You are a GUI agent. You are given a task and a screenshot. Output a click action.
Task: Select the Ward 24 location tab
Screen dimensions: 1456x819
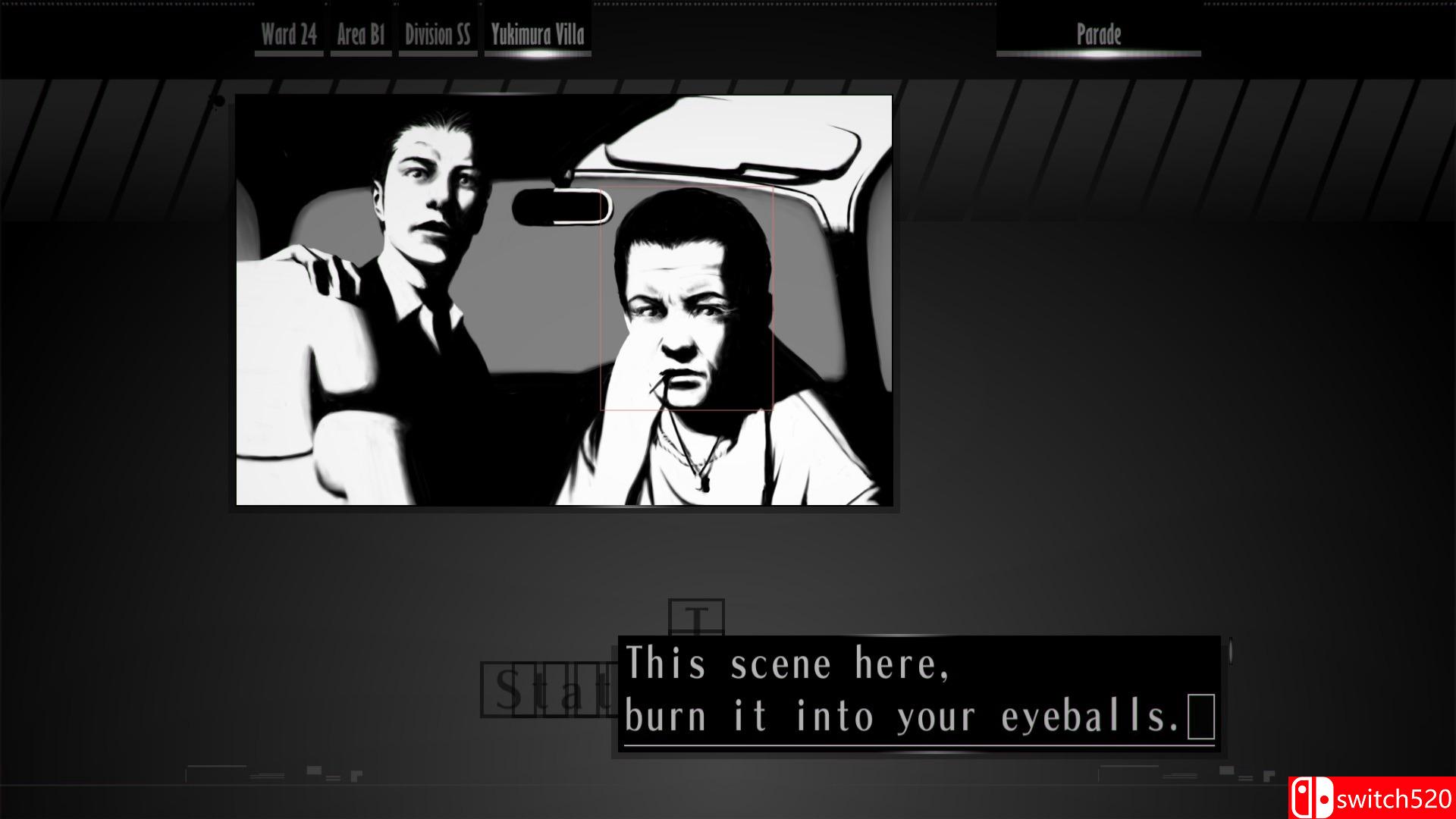288,33
